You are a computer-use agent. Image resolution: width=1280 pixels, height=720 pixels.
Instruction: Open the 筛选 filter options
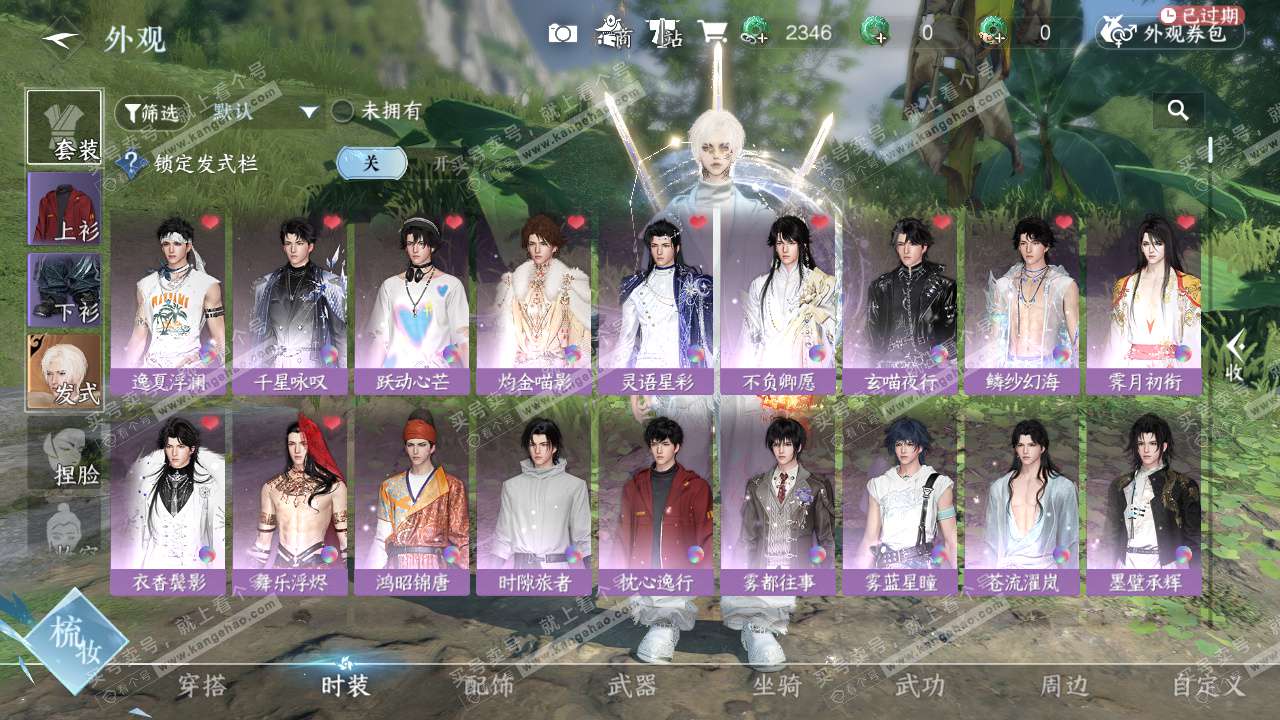click(x=151, y=113)
